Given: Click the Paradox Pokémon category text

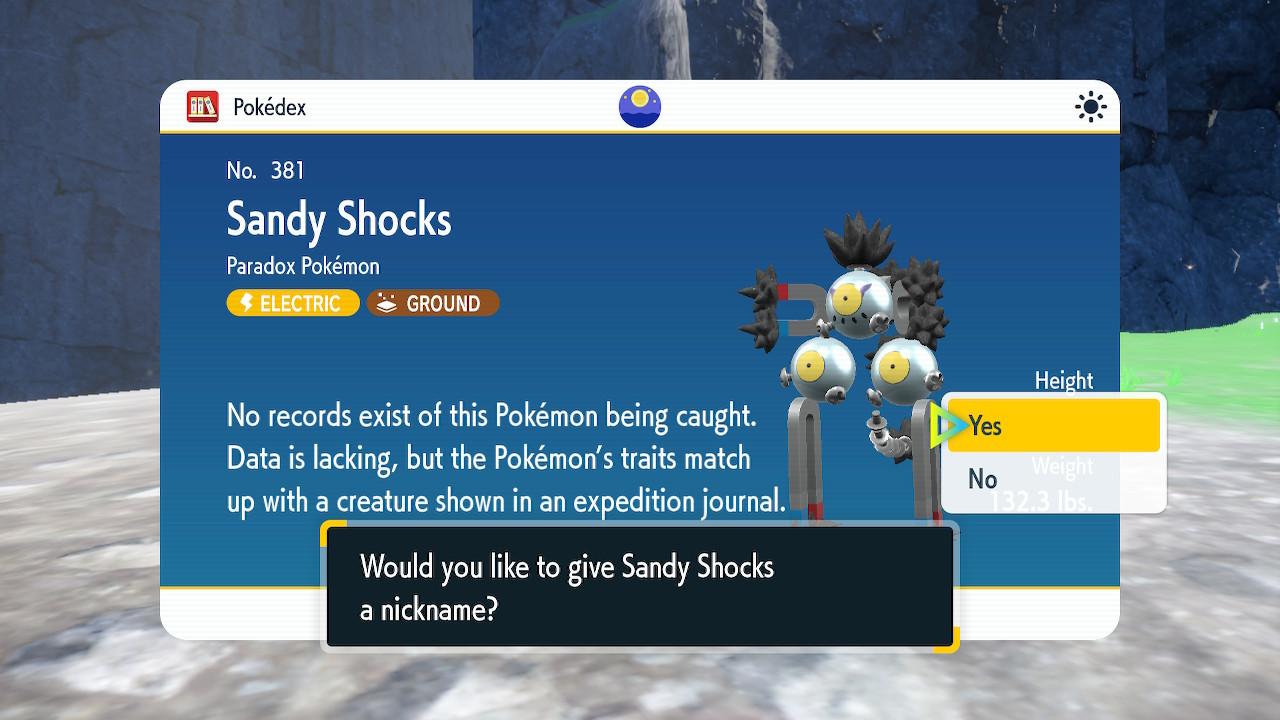Looking at the screenshot, I should pos(302,266).
